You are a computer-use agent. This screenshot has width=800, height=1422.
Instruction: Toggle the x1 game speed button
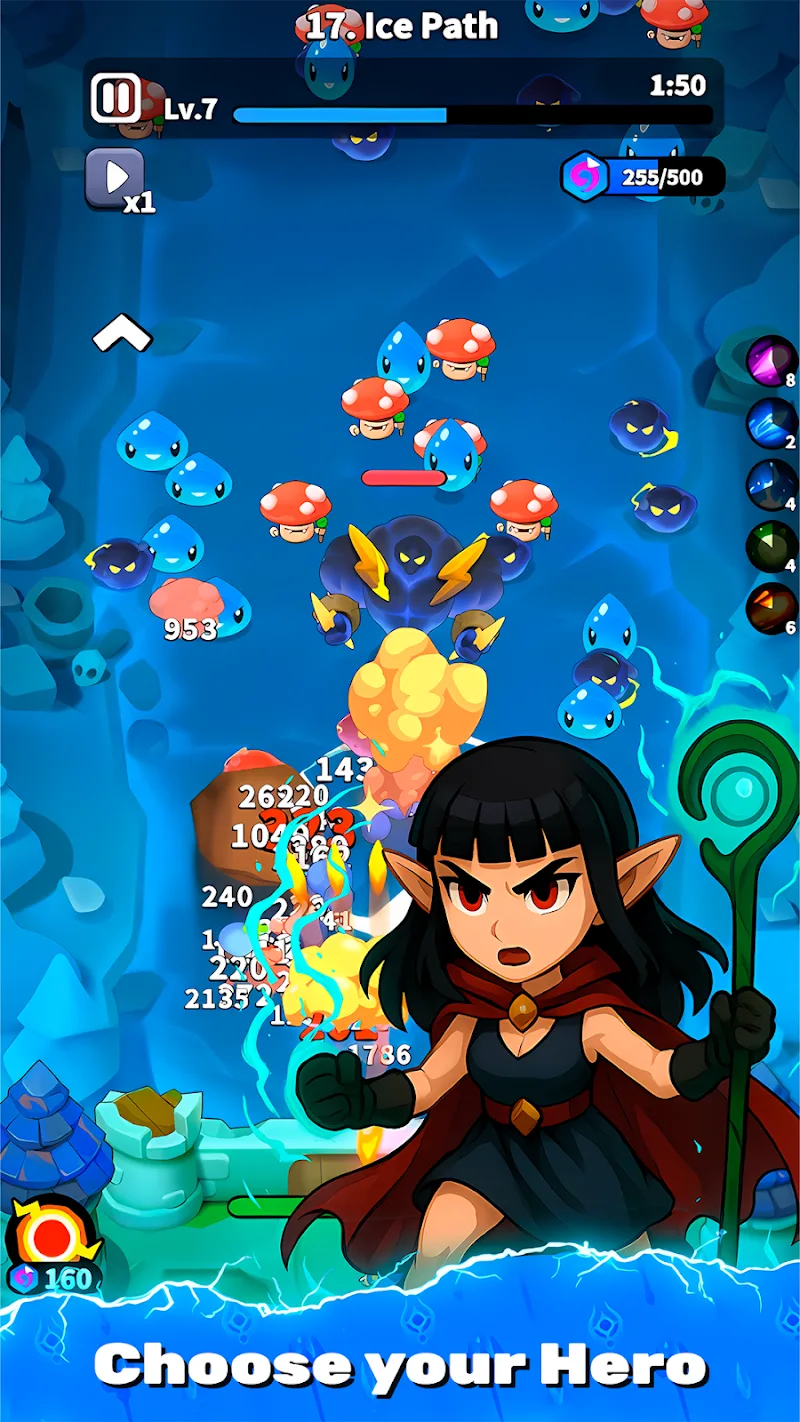(x=116, y=178)
